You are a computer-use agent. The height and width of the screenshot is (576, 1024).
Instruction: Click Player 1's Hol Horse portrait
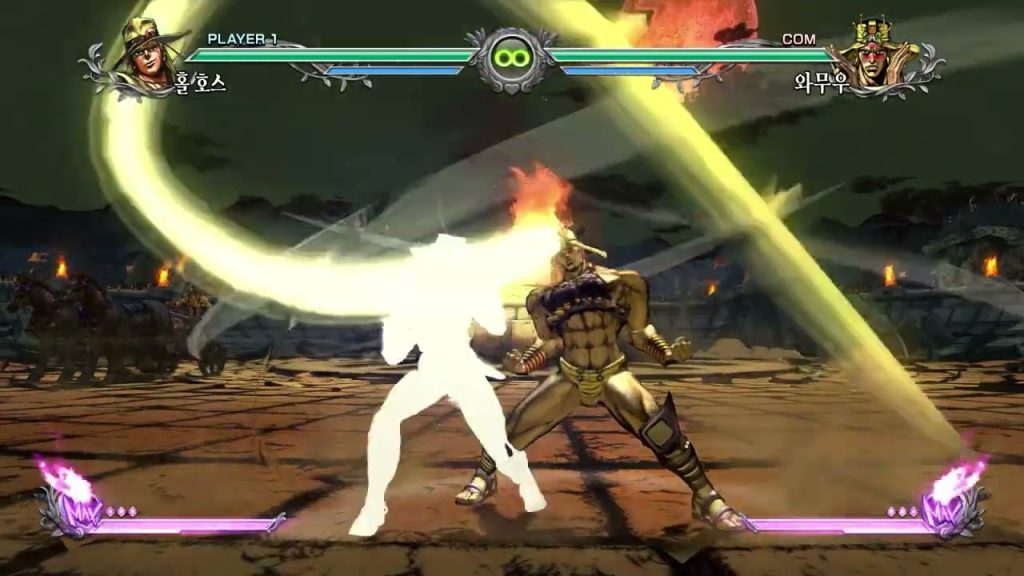(148, 56)
